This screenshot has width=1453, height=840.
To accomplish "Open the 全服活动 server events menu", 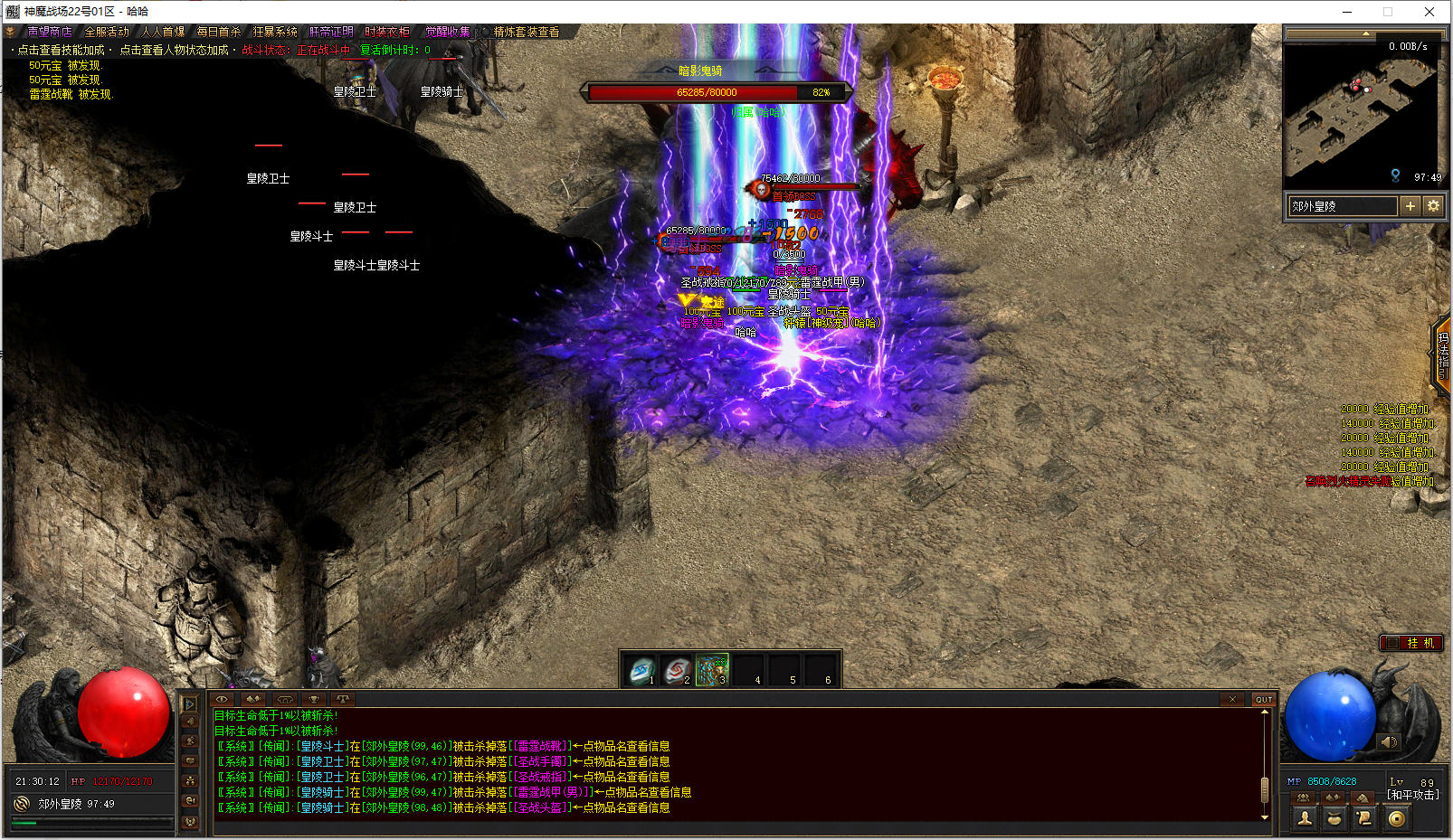I will 107,32.
